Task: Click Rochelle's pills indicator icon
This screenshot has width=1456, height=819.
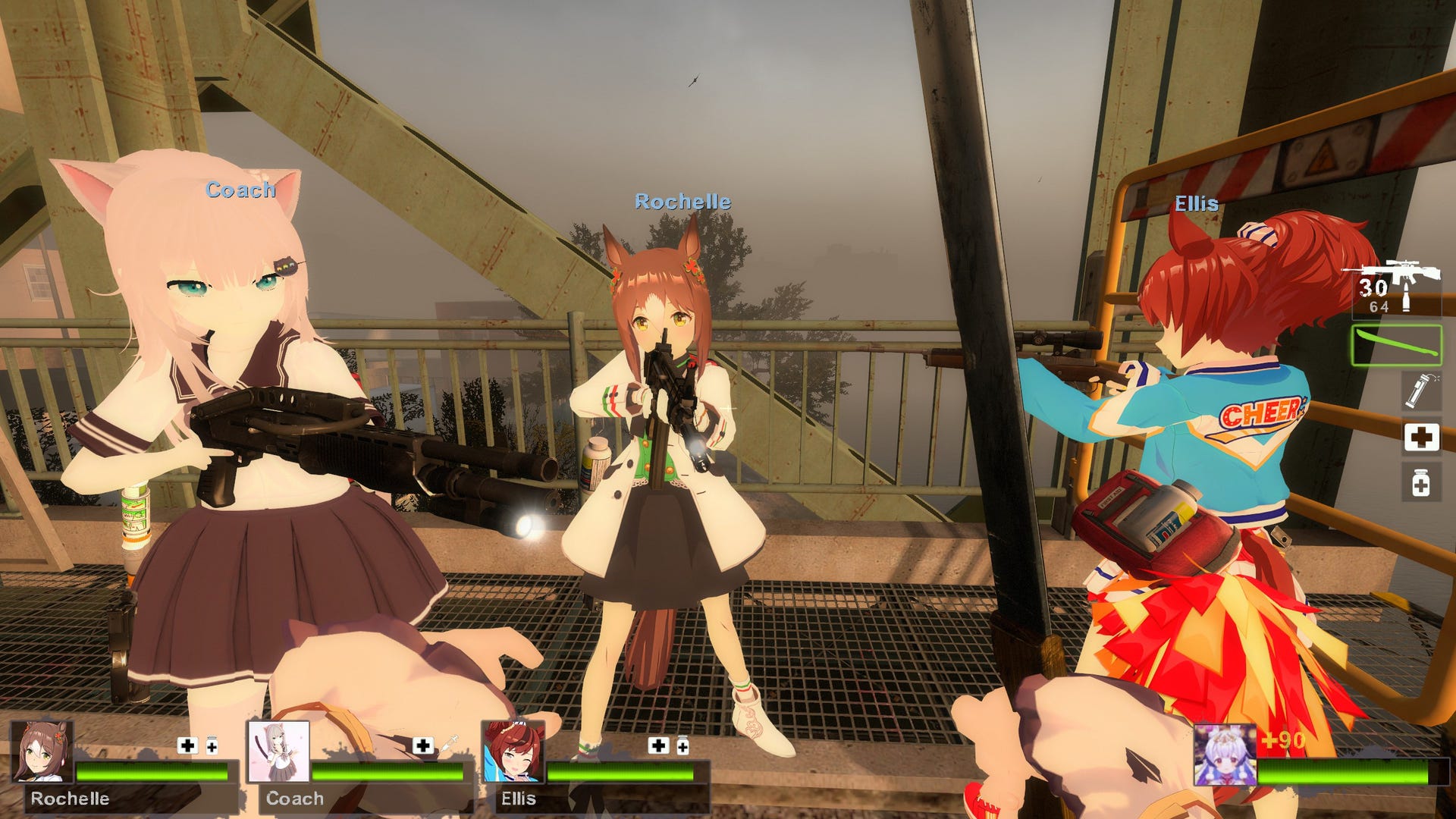Action: (211, 744)
